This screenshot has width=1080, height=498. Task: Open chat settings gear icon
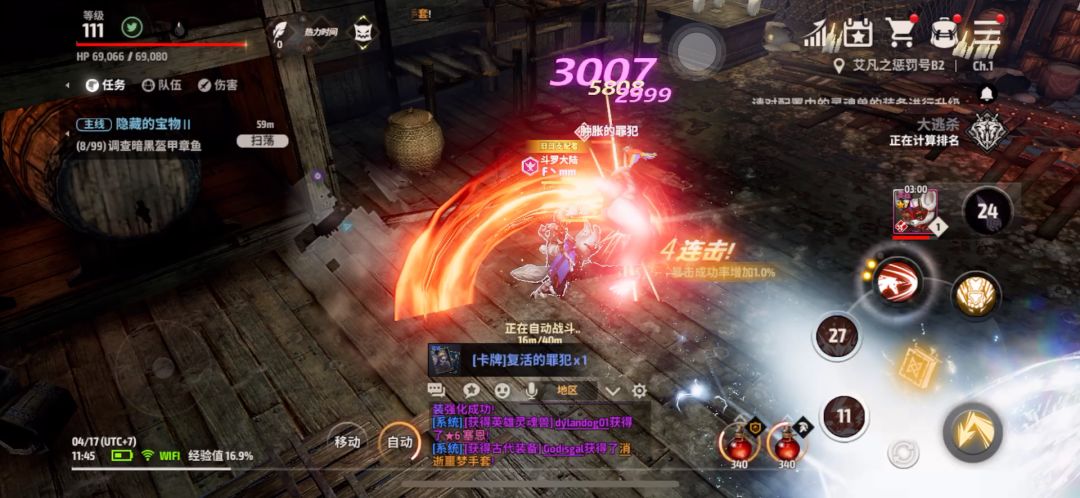(639, 390)
